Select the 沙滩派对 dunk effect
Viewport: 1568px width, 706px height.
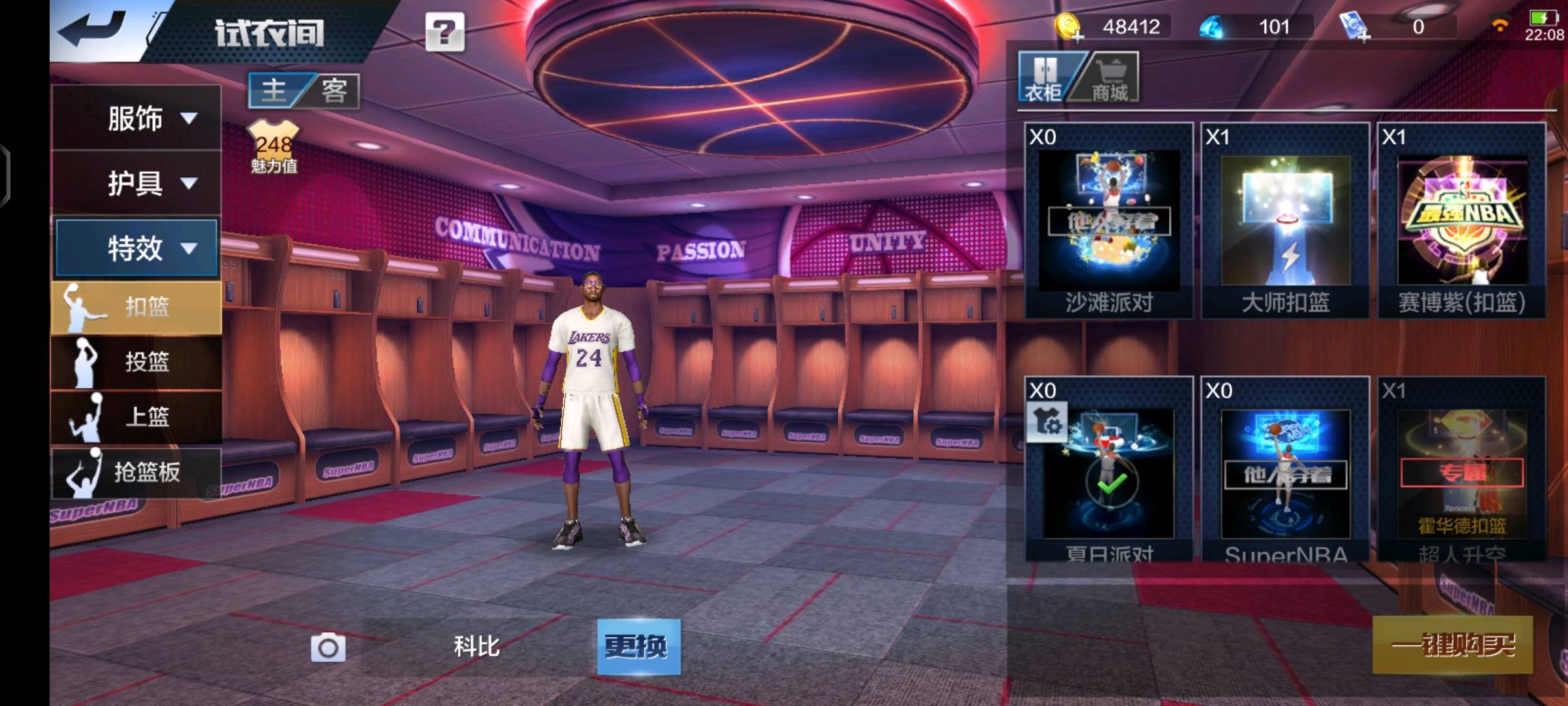click(1109, 220)
